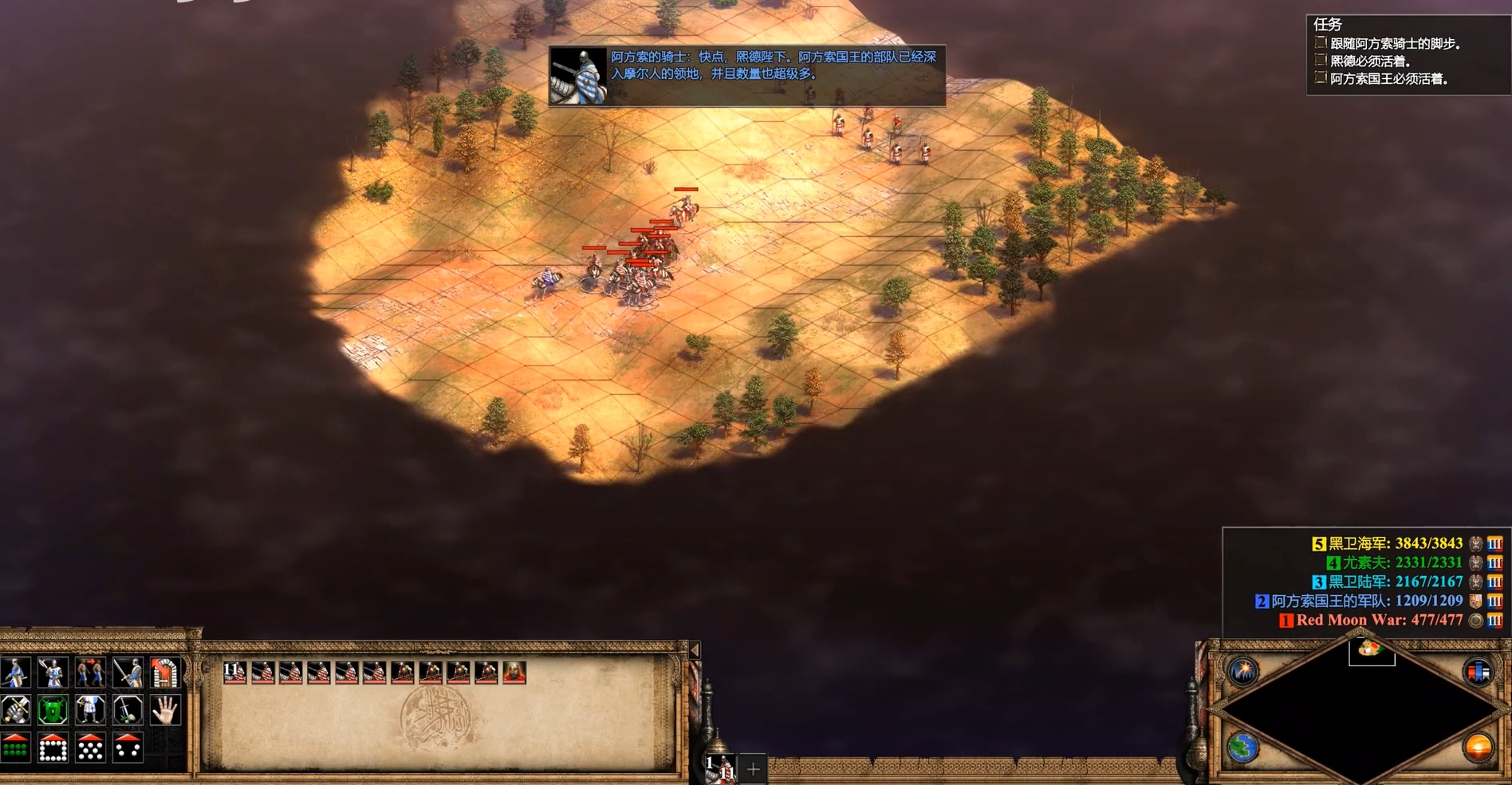The width and height of the screenshot is (1512, 785).
Task: Toggle the green shield guard command
Action: tap(53, 710)
